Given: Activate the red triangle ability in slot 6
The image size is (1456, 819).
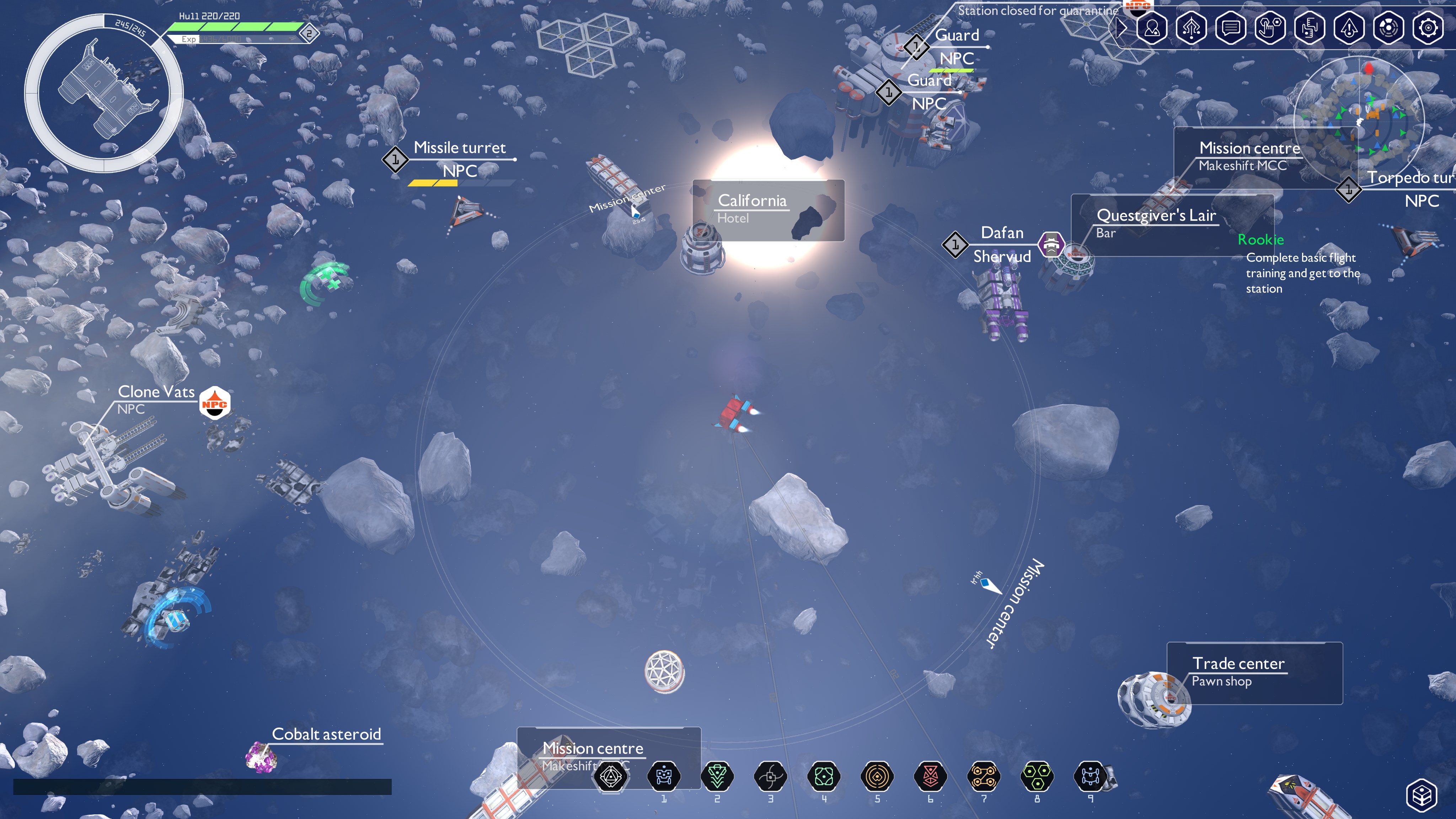Looking at the screenshot, I should pos(930,777).
